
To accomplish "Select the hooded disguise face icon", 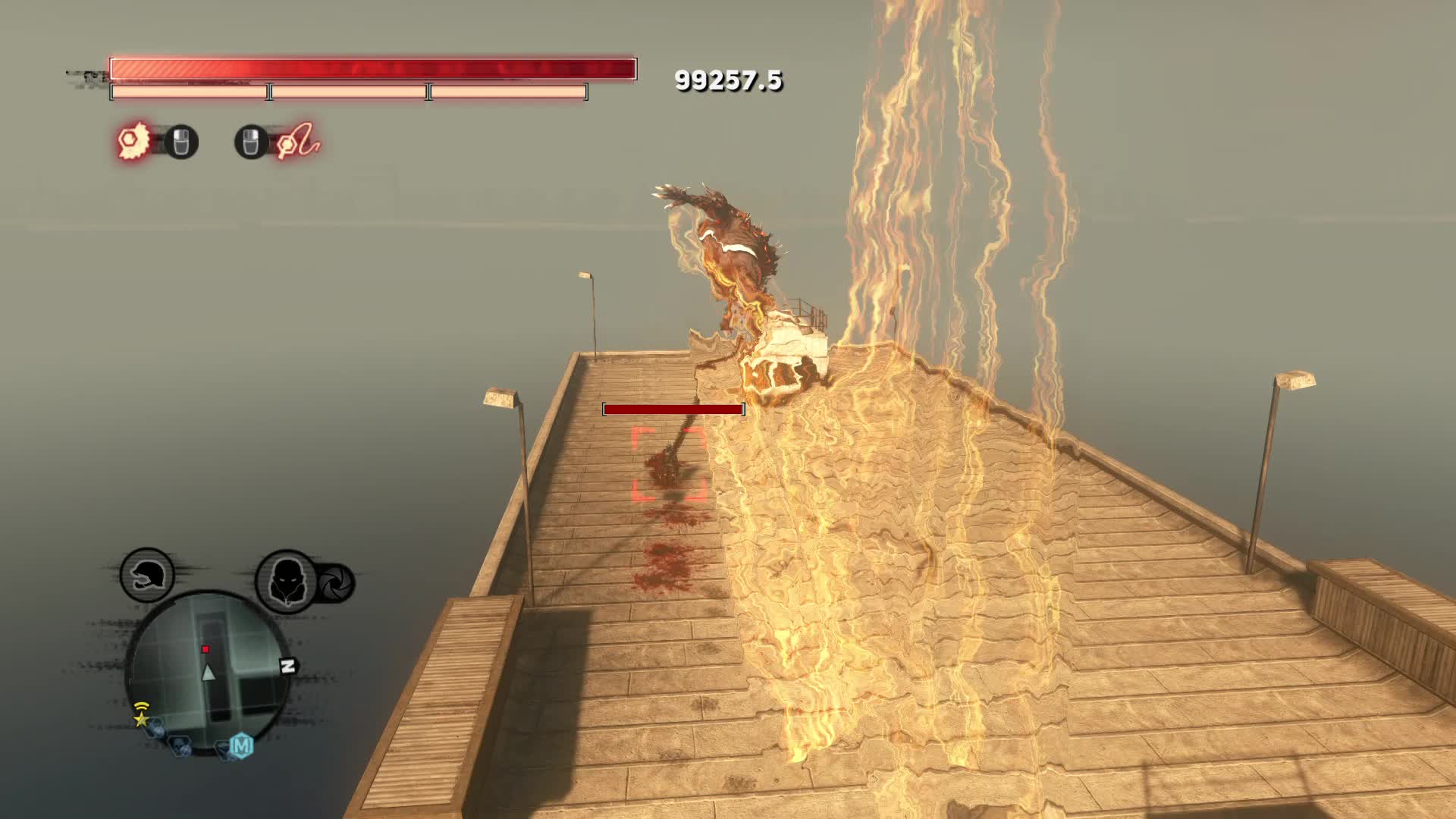I will pyautogui.click(x=287, y=580).
